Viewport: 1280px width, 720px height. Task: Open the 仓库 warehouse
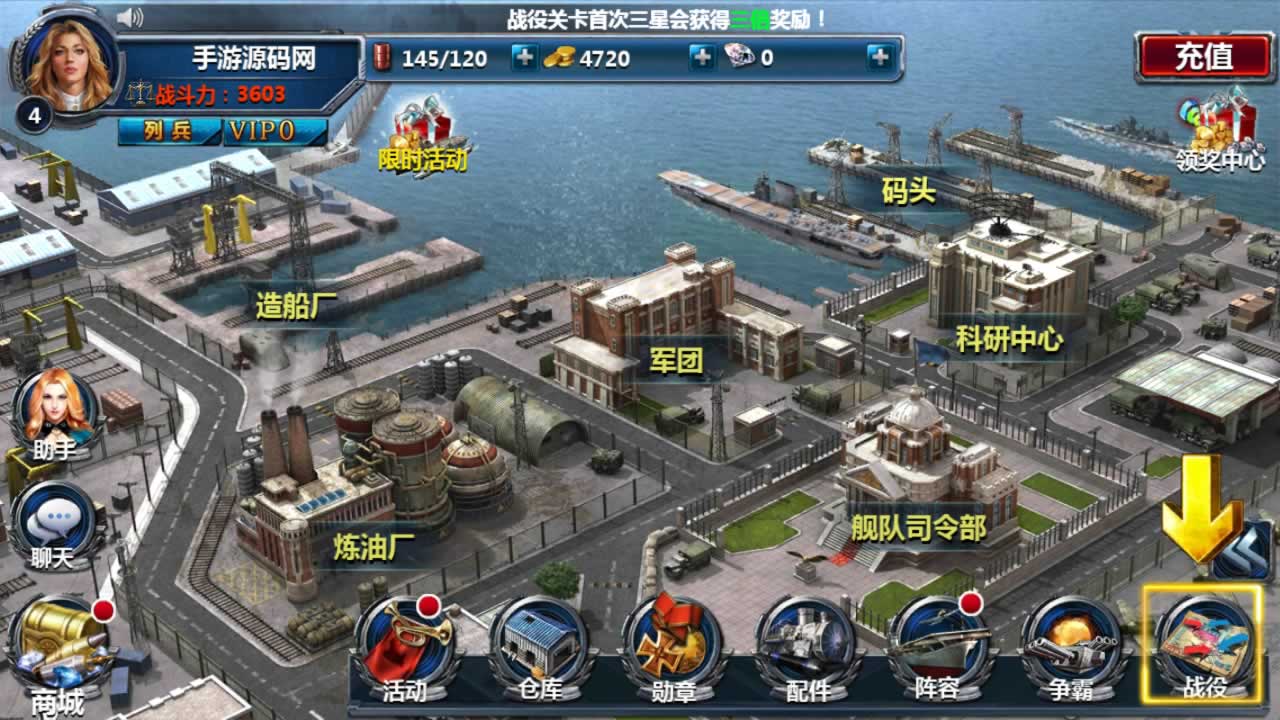point(539,645)
